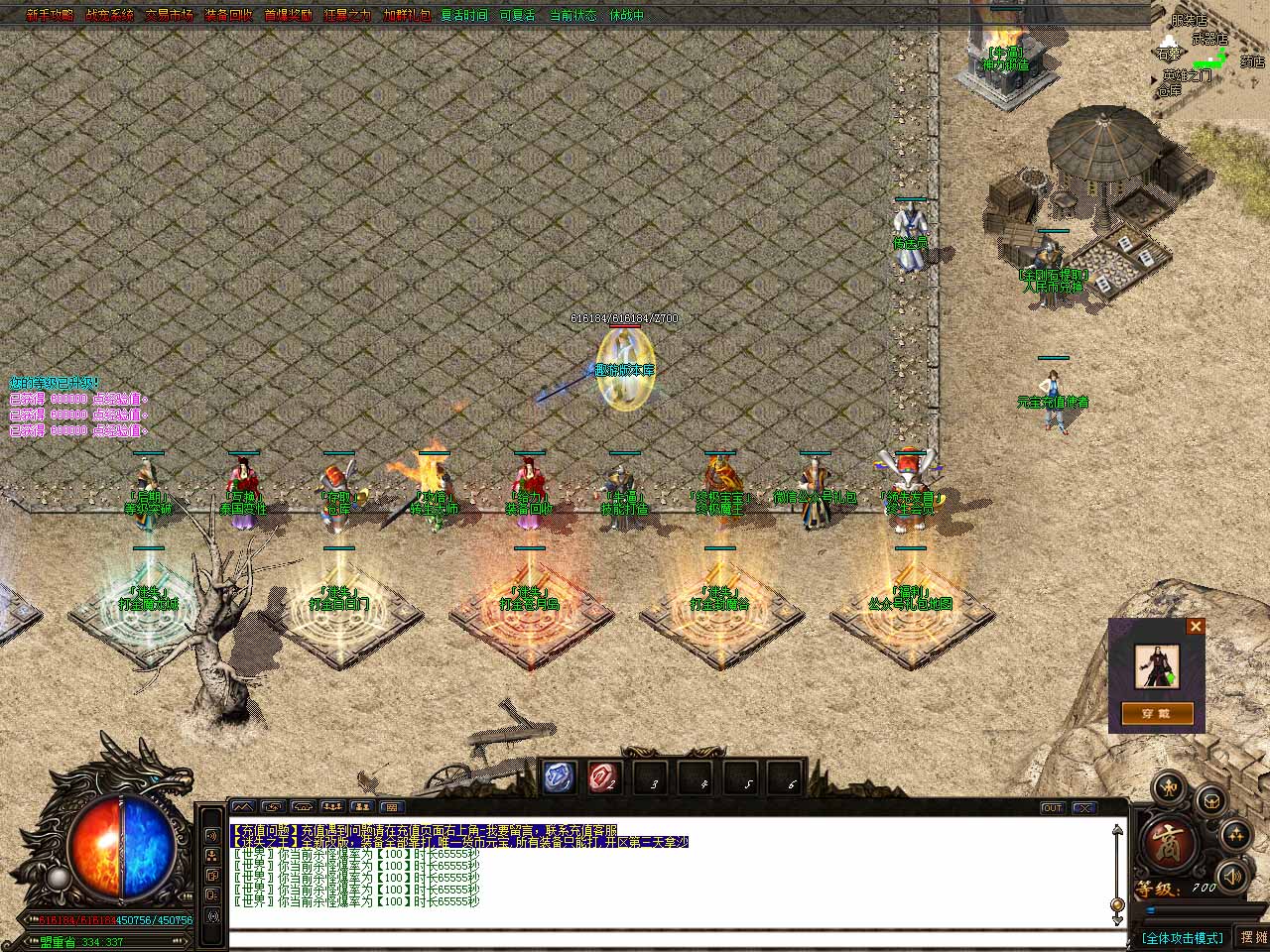1270x952 pixels.
Task: Activate the red skill in hotbar slot two
Action: (603, 776)
